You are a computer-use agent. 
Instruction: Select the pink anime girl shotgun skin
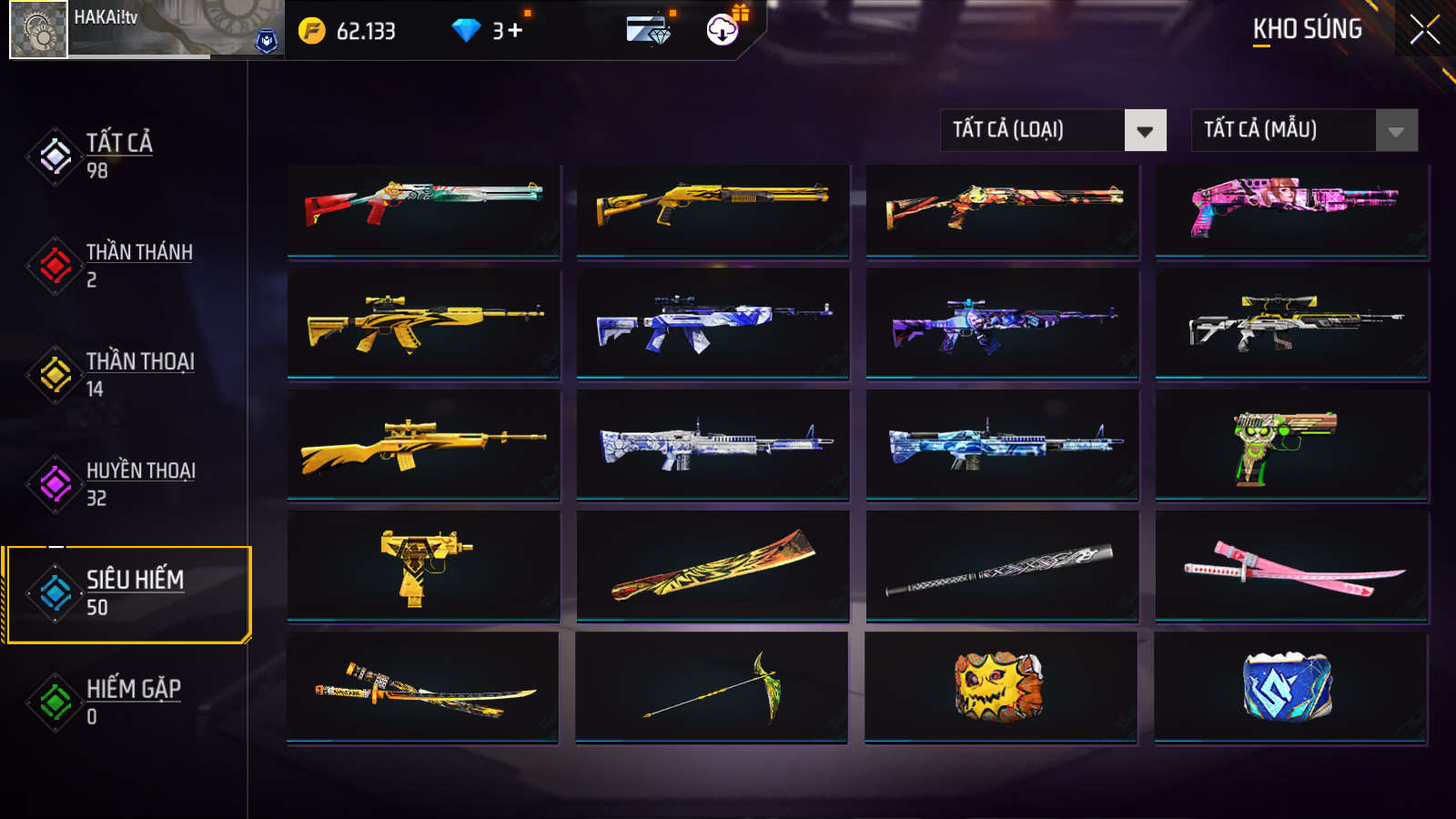pyautogui.click(x=1291, y=211)
